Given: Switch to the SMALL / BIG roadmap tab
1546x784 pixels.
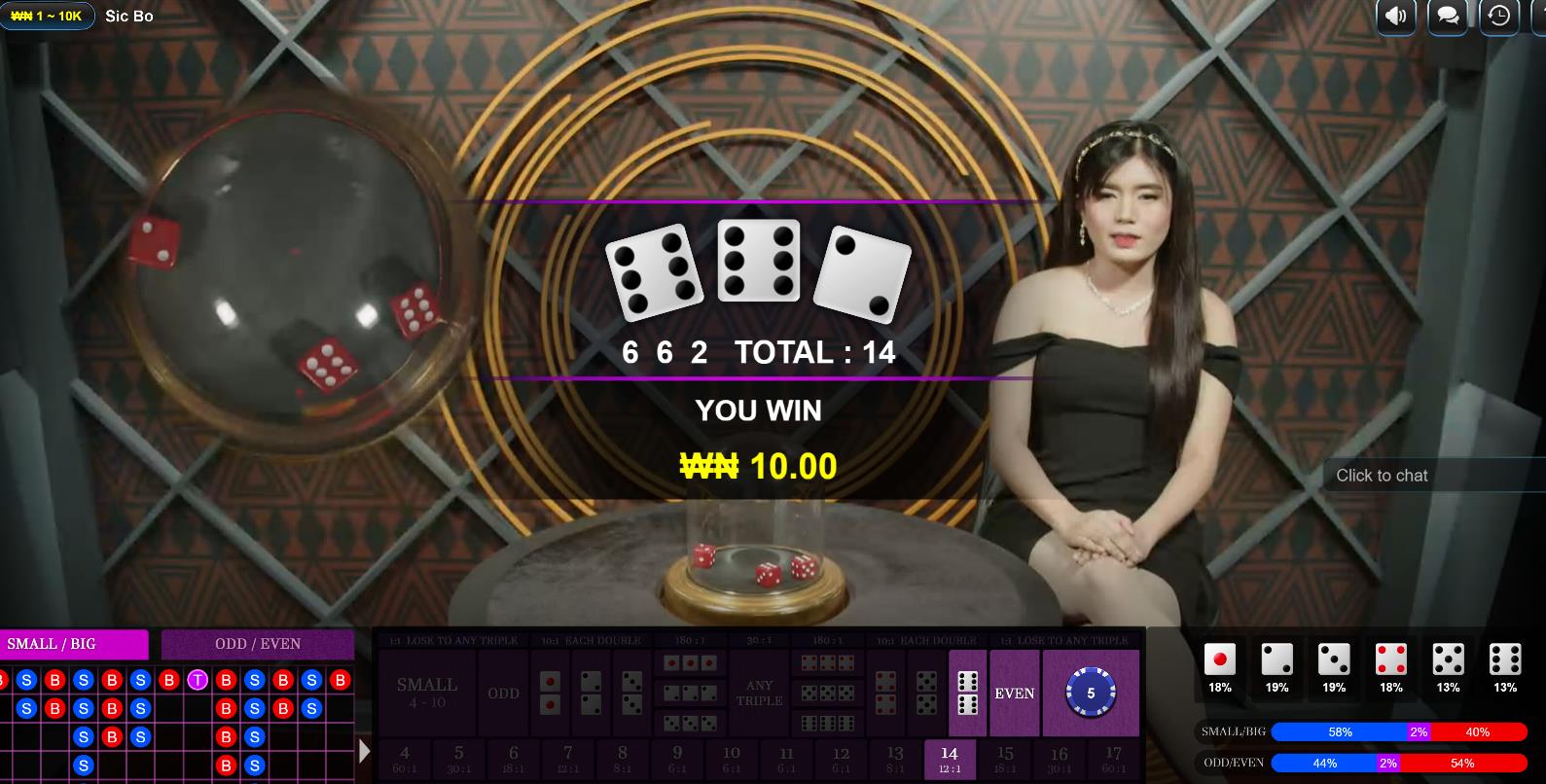Looking at the screenshot, I should 74,644.
